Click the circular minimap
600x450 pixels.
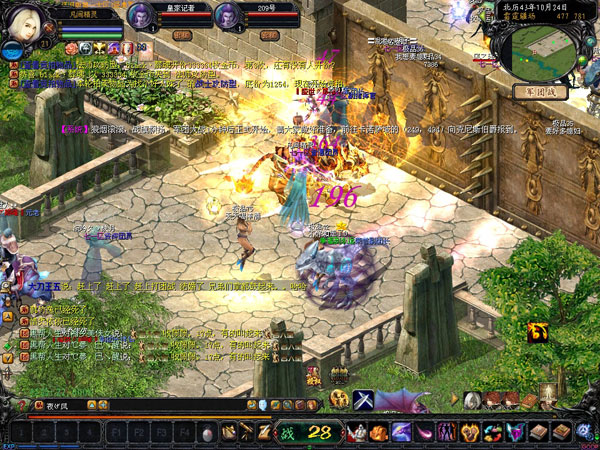click(544, 48)
